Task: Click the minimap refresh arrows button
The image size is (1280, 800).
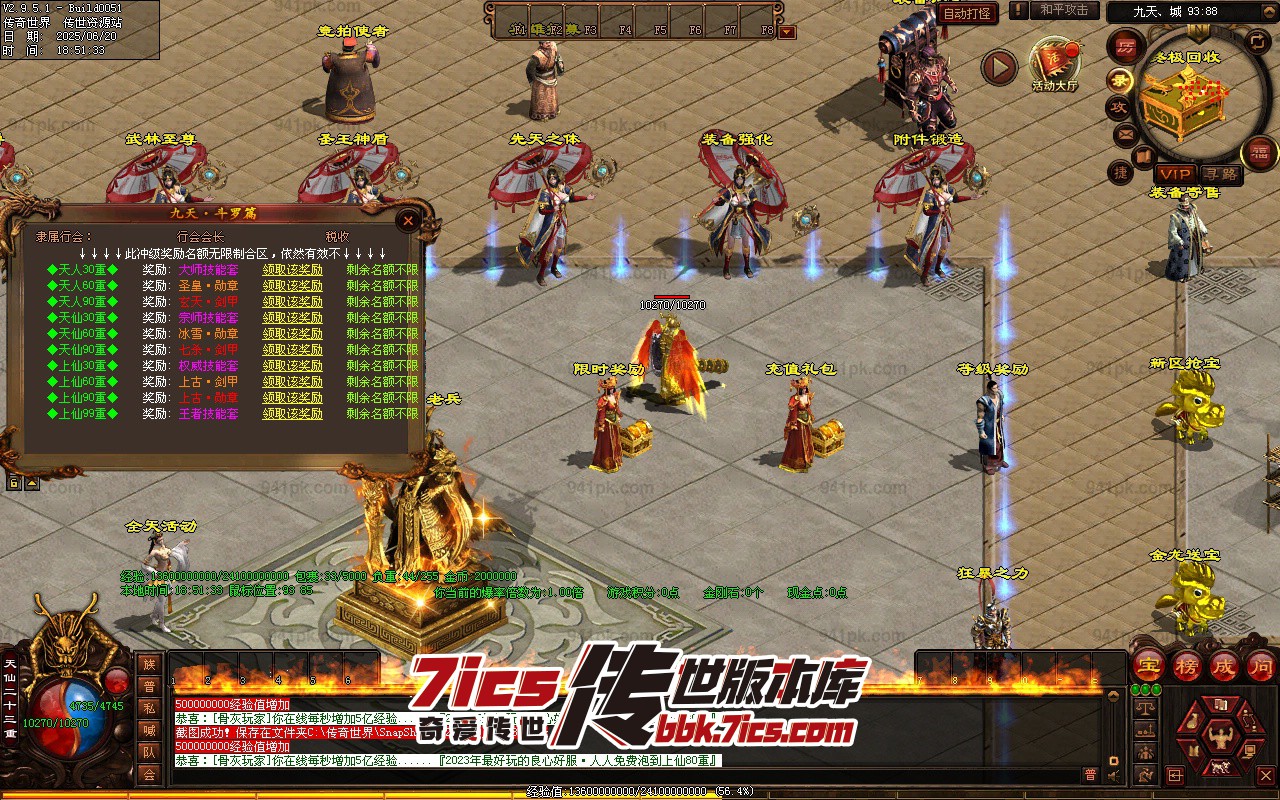Action: click(x=1257, y=41)
